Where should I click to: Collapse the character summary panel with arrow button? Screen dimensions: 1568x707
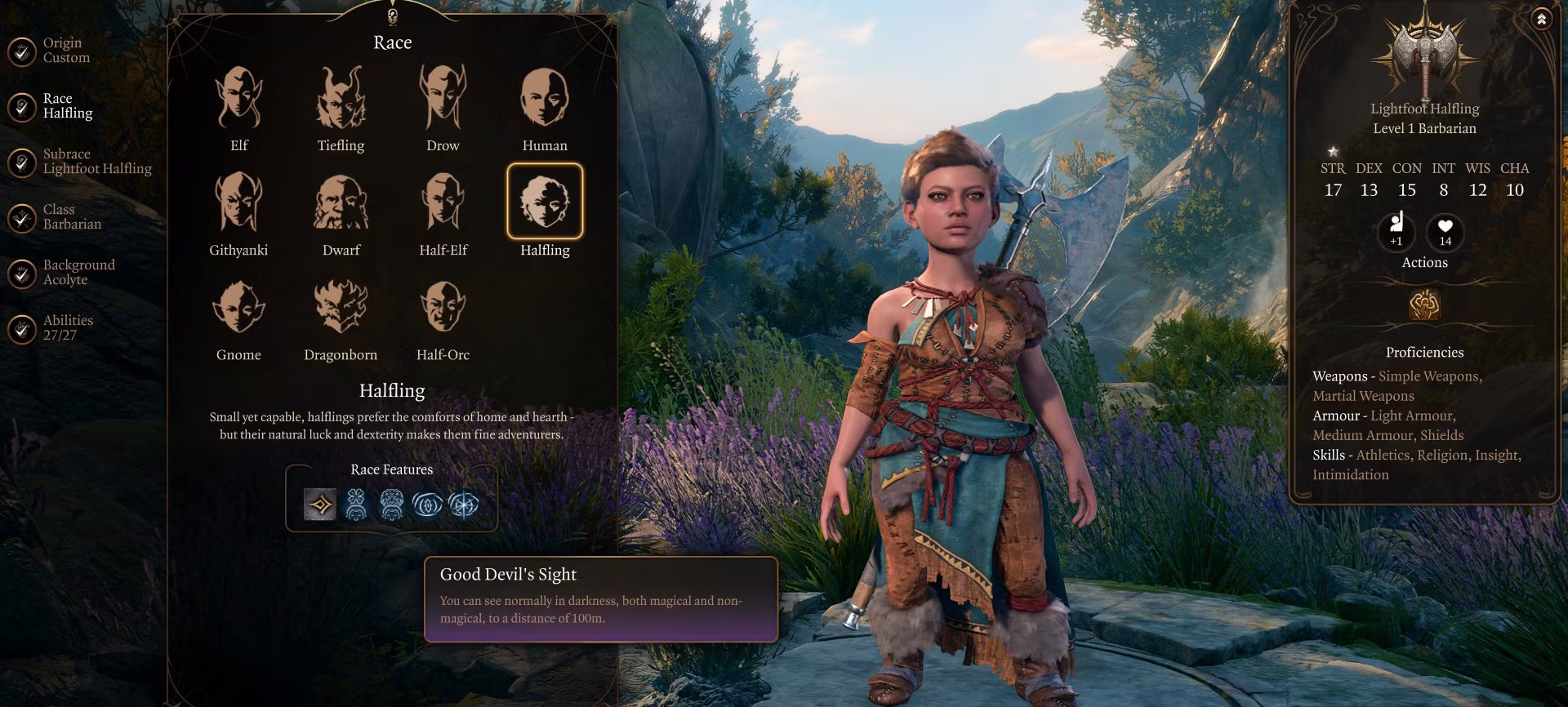(x=1541, y=19)
